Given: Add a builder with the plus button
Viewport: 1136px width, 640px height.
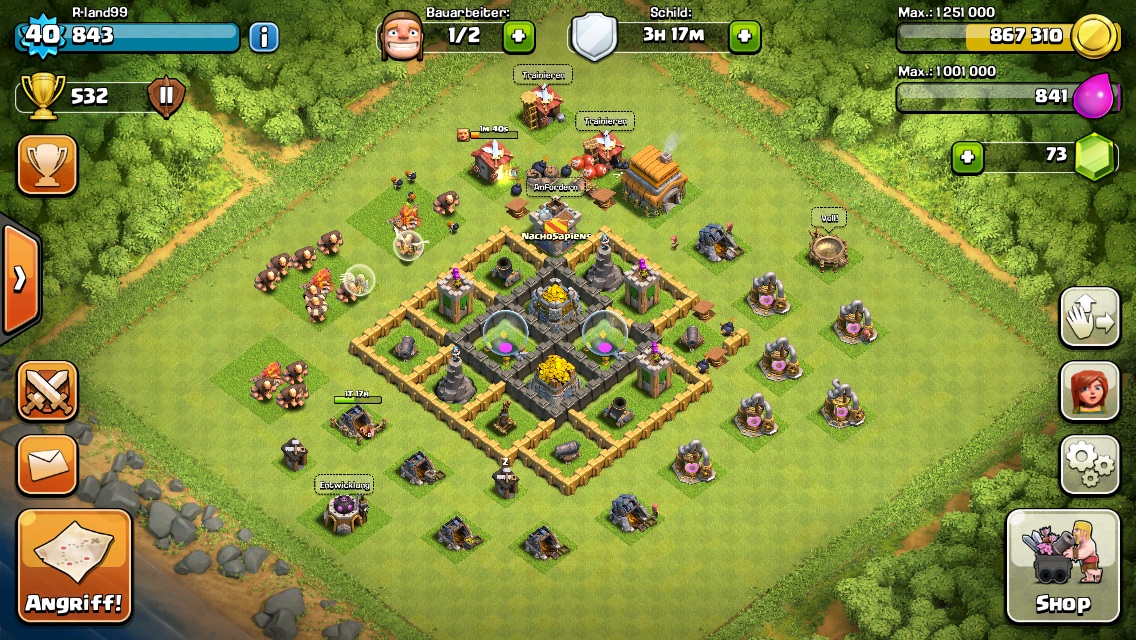Looking at the screenshot, I should 518,37.
